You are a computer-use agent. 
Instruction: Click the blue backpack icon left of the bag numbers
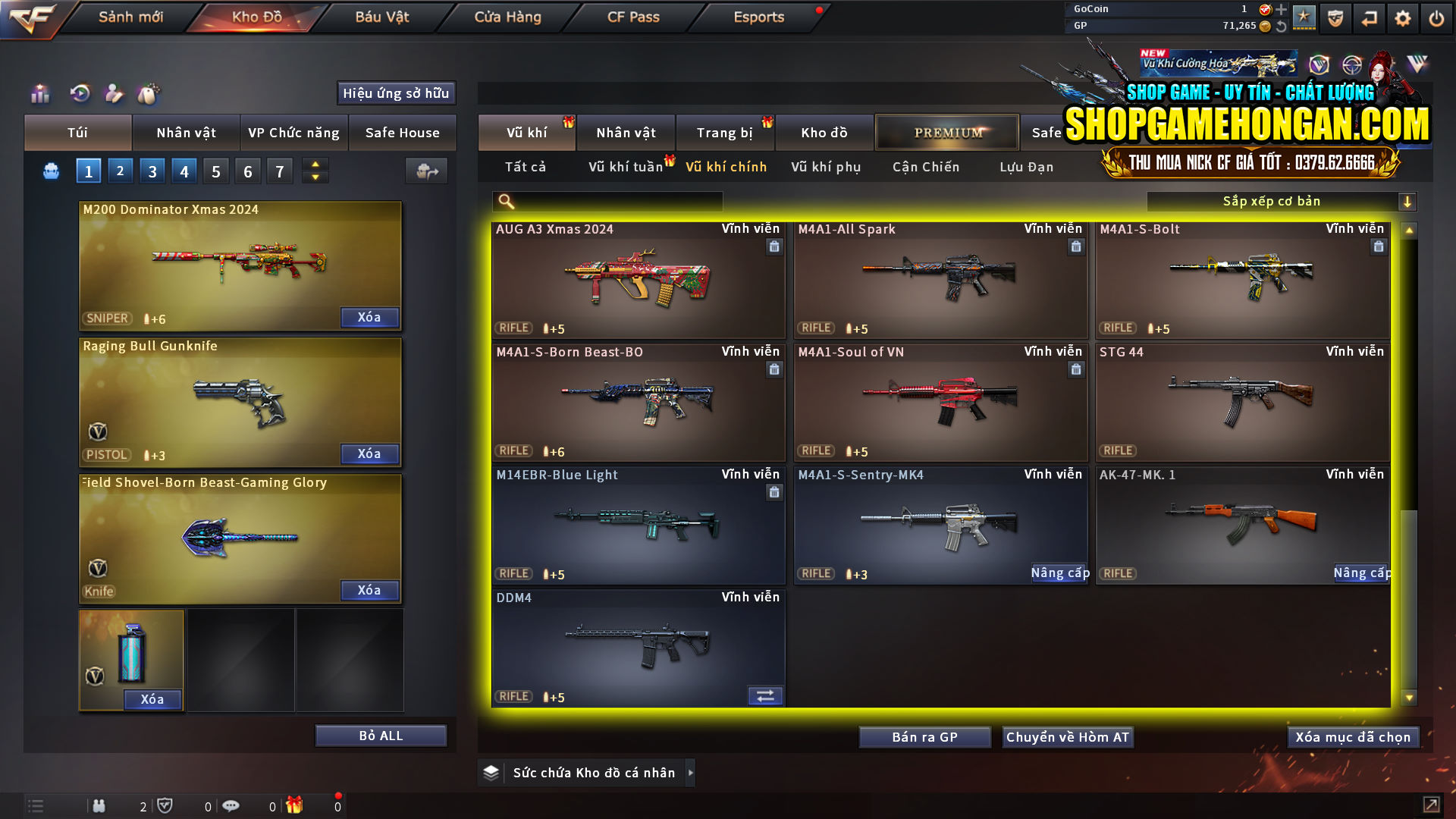pyautogui.click(x=50, y=171)
